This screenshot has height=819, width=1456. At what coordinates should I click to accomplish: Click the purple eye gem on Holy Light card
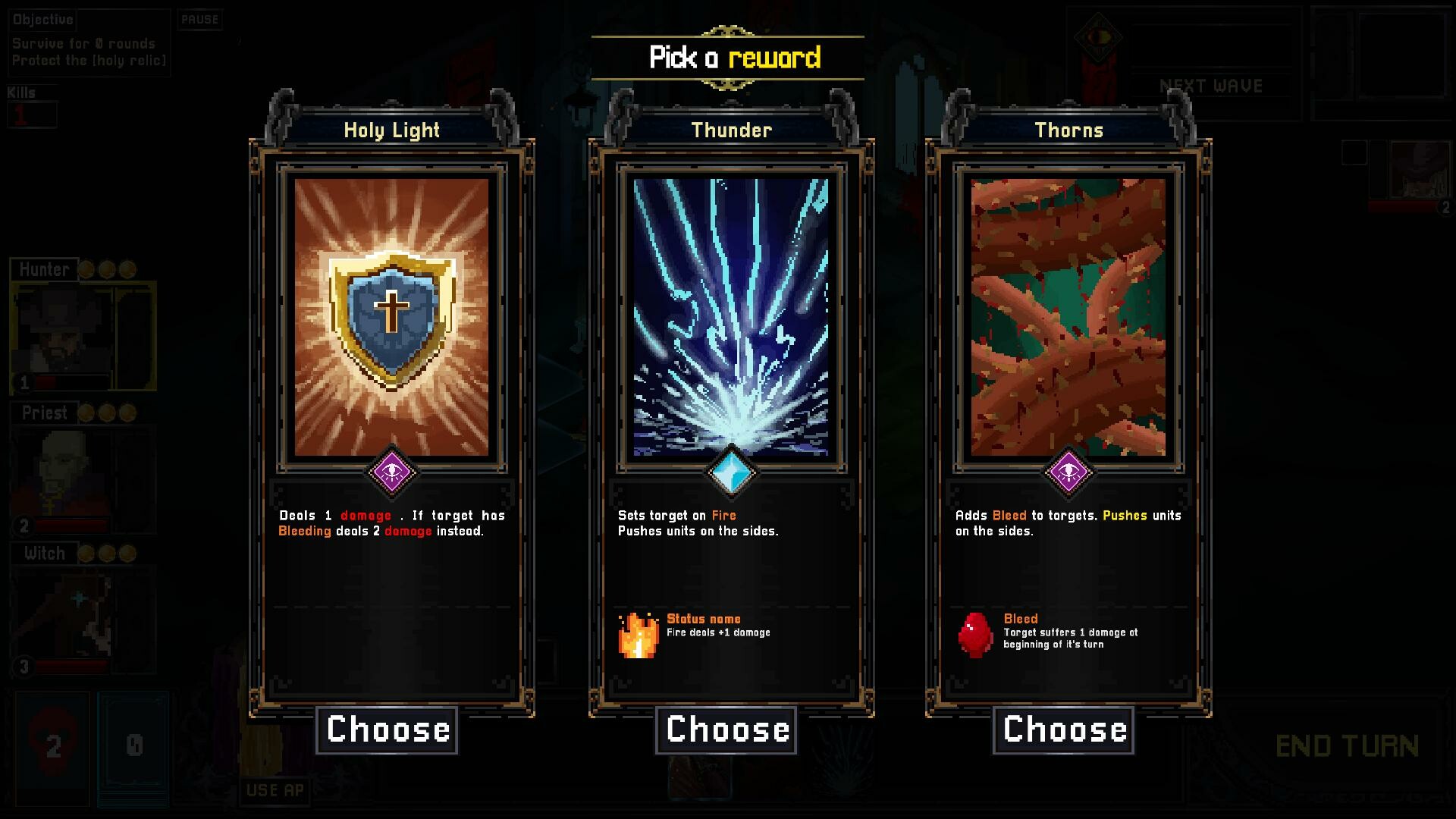tap(393, 472)
